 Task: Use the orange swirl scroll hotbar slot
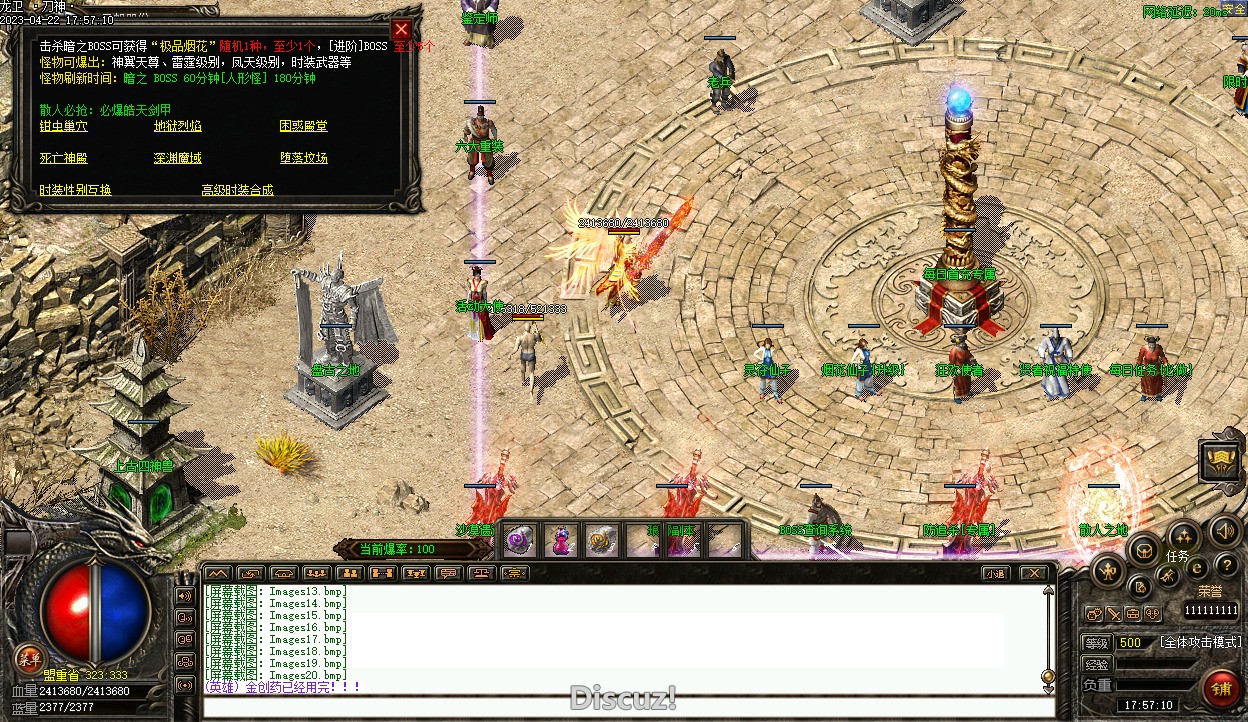click(599, 541)
